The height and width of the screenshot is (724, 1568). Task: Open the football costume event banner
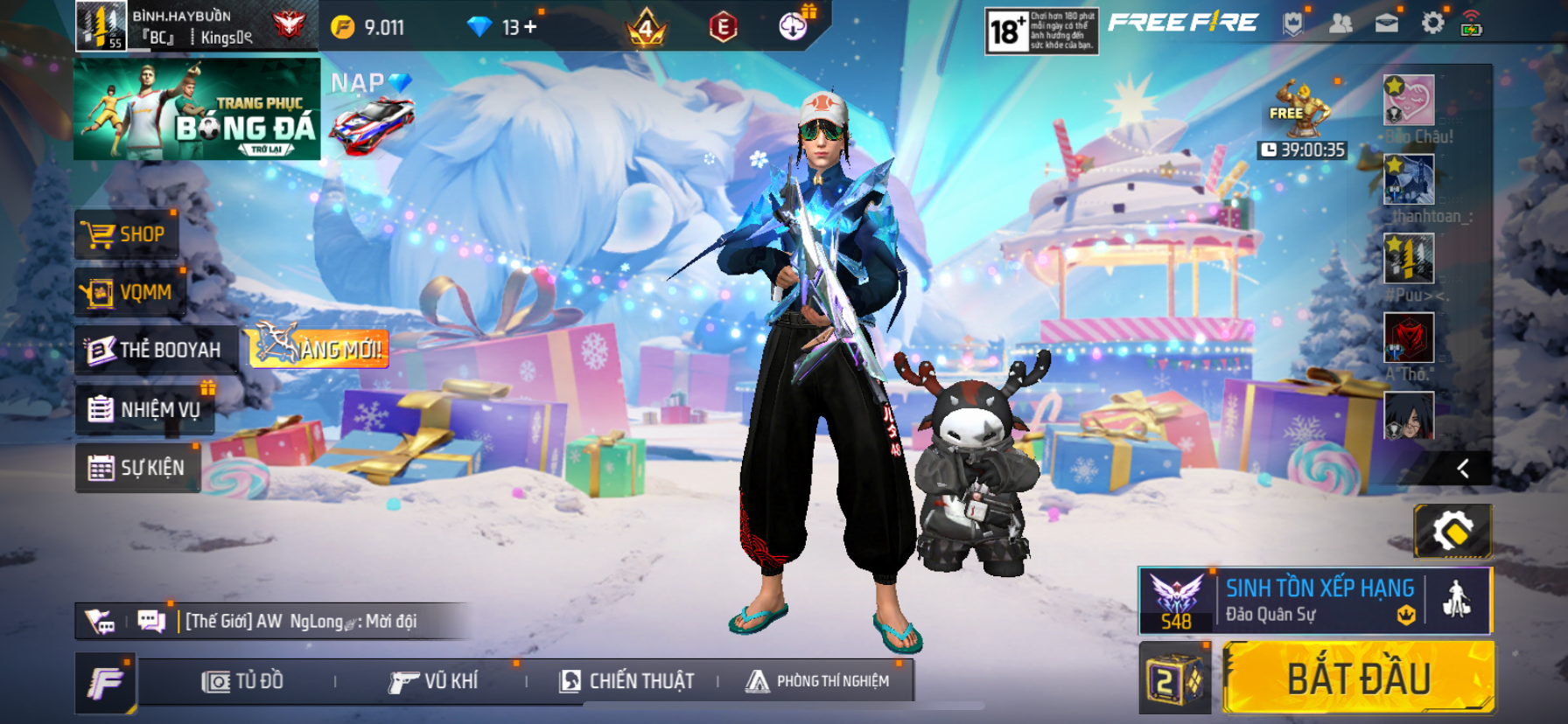(x=197, y=109)
